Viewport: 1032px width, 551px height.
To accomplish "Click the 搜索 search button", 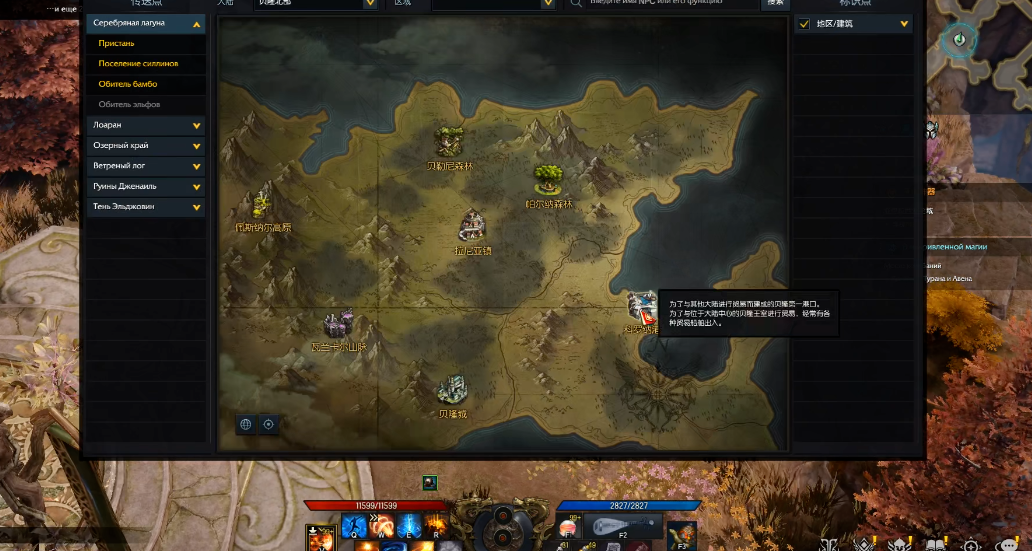I will 775,4.
